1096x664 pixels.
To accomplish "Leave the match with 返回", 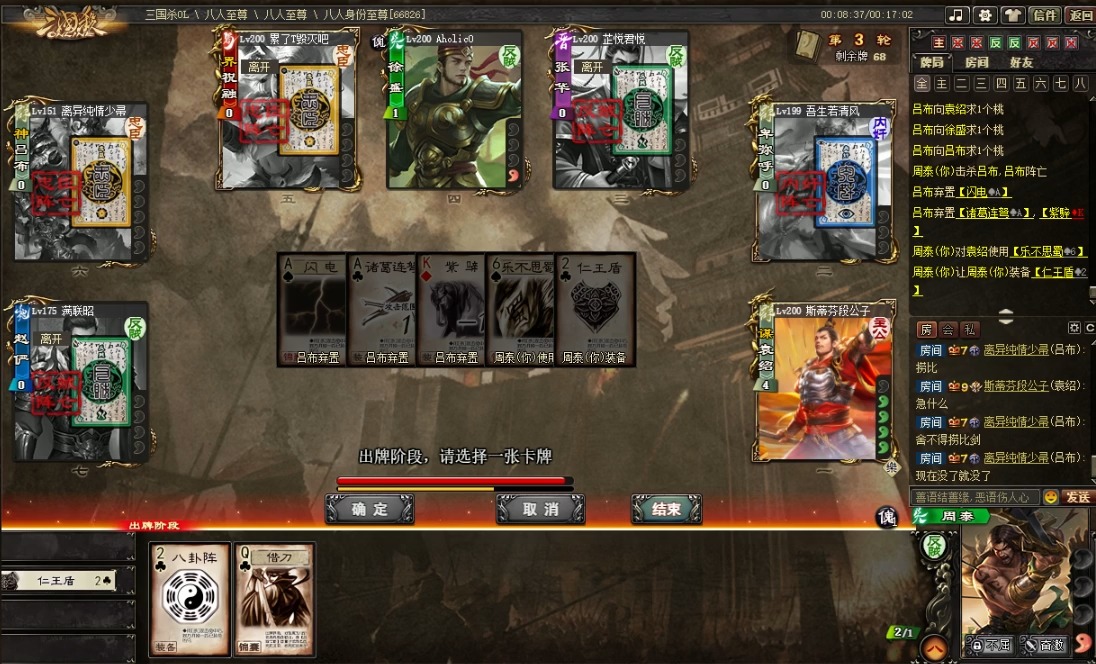I will click(1080, 15).
